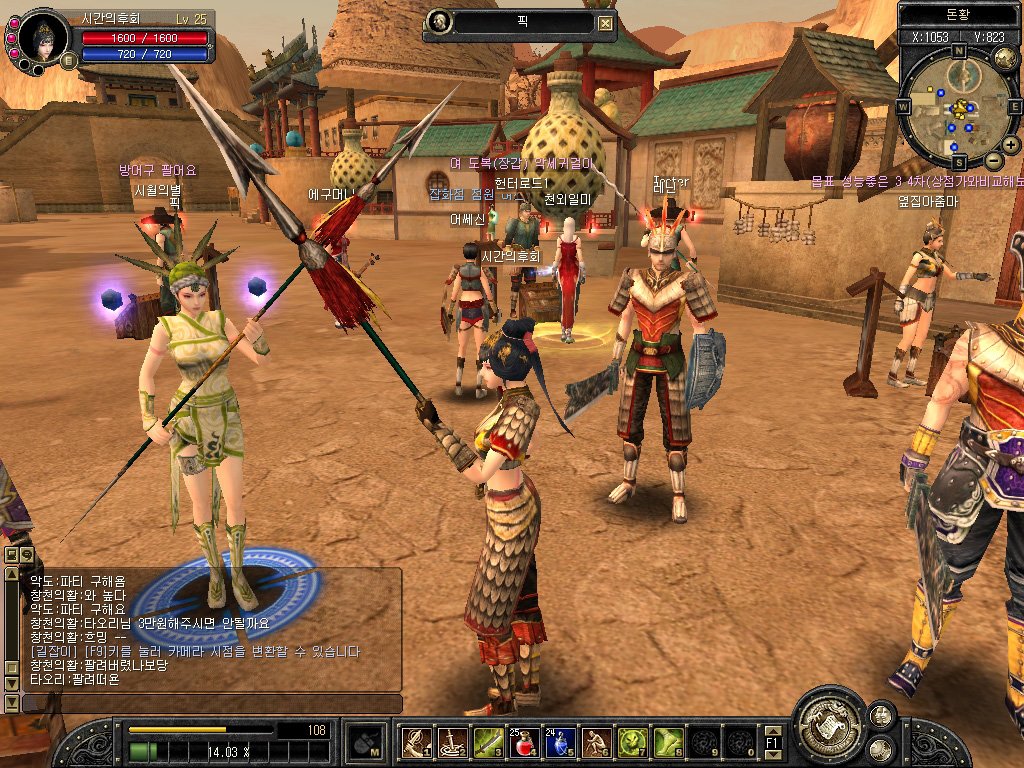Screen dimensions: 1024x768
Task: Activate the crouching figure skill in slot 6
Action: [596, 741]
